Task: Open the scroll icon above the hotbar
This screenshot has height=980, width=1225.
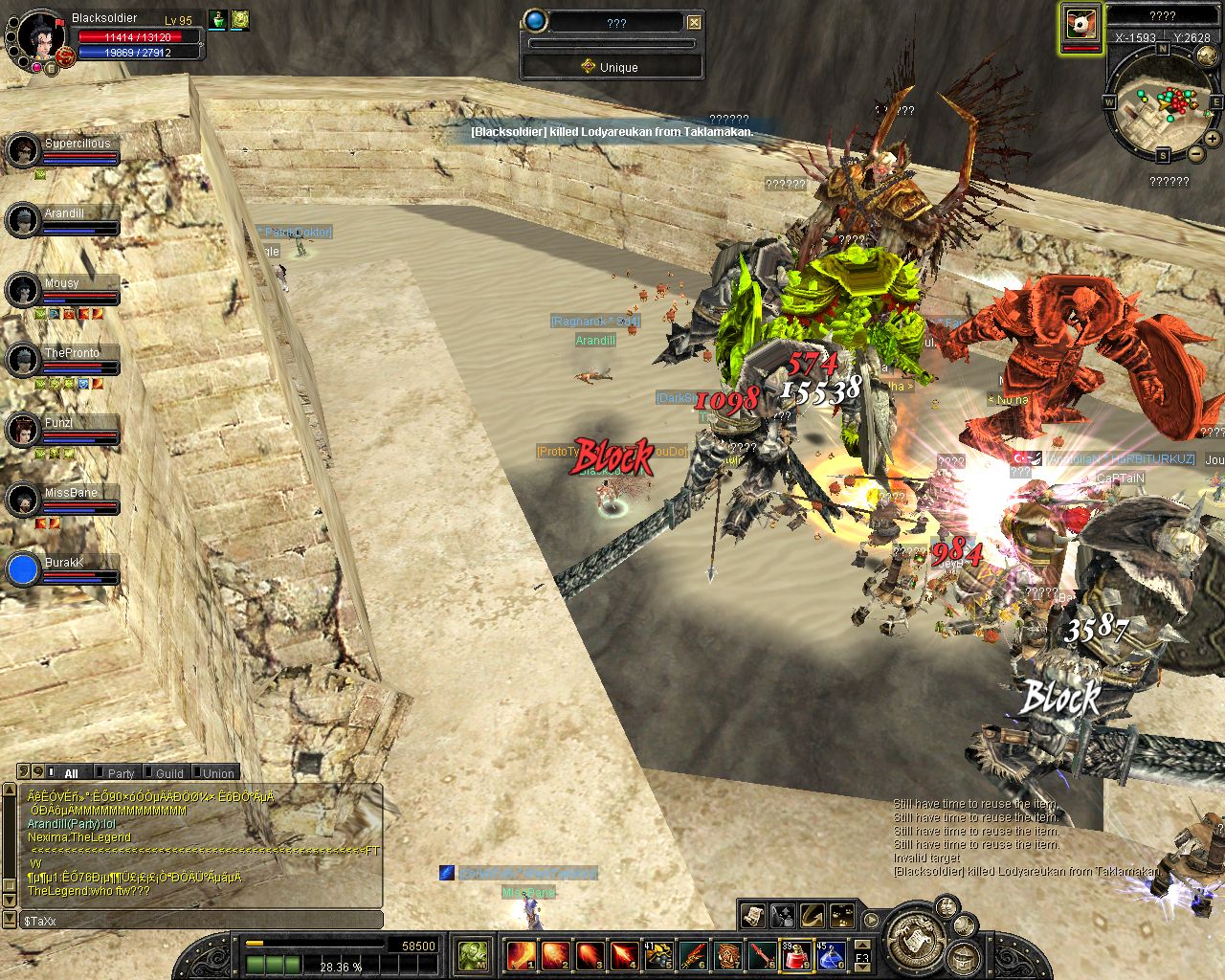Action: pos(753,916)
